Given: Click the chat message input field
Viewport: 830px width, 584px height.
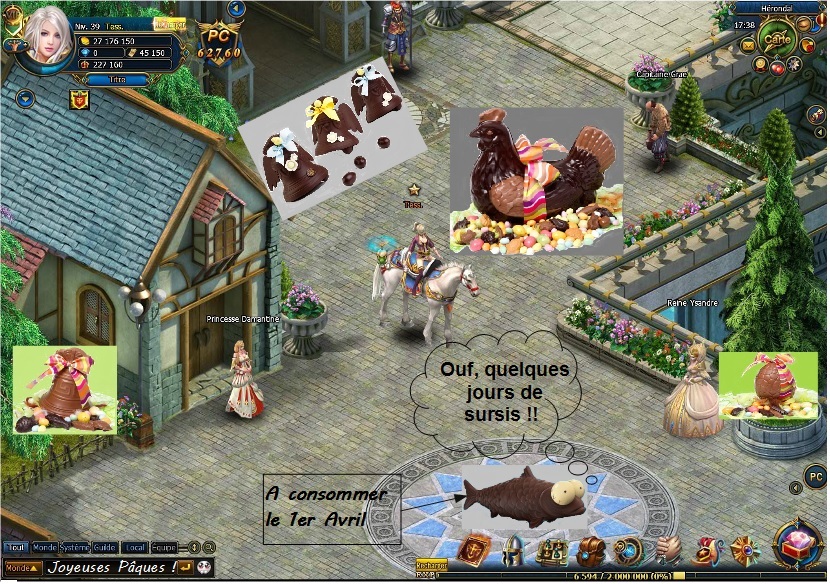Looking at the screenshot, I should click(x=110, y=568).
